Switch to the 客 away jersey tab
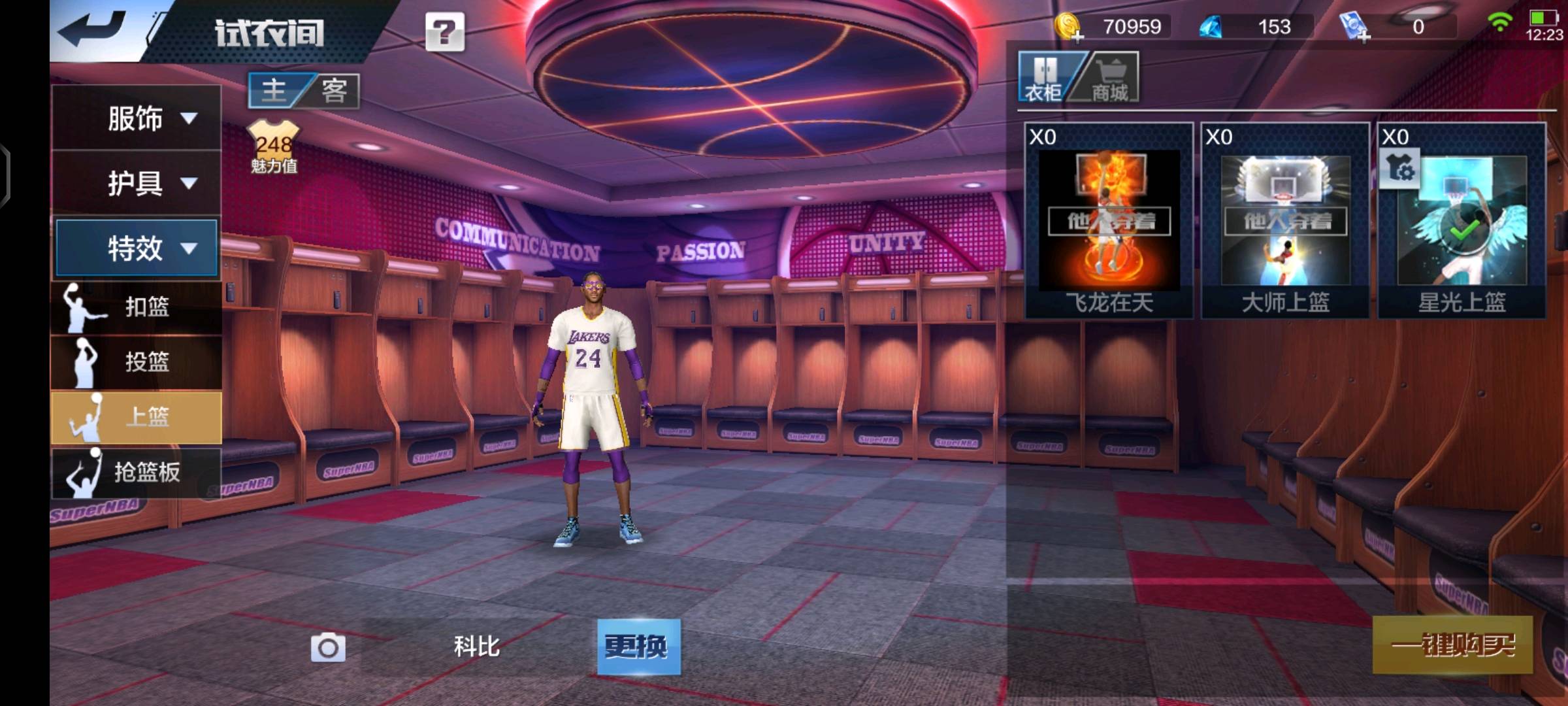Image resolution: width=1568 pixels, height=706 pixels. pos(334,90)
